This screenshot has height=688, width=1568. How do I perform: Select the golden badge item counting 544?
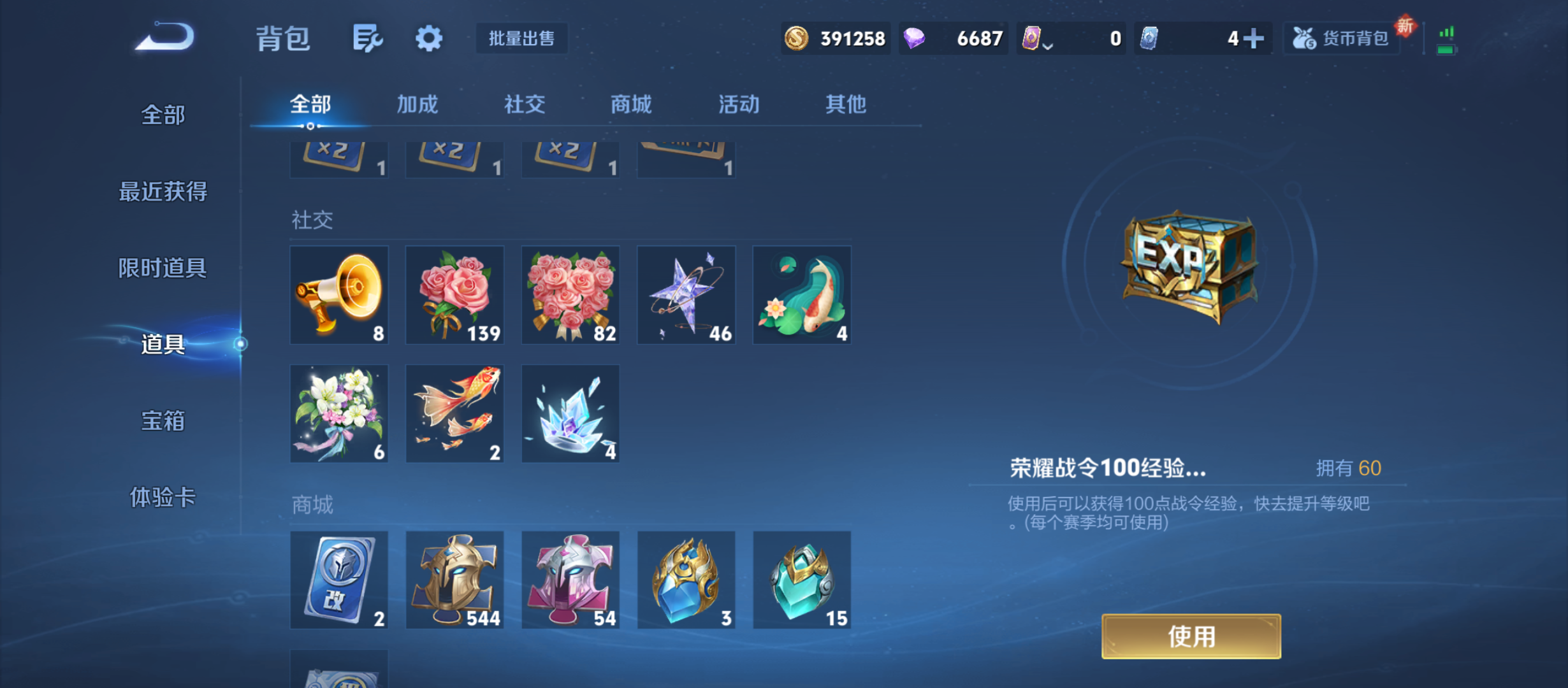[x=454, y=580]
